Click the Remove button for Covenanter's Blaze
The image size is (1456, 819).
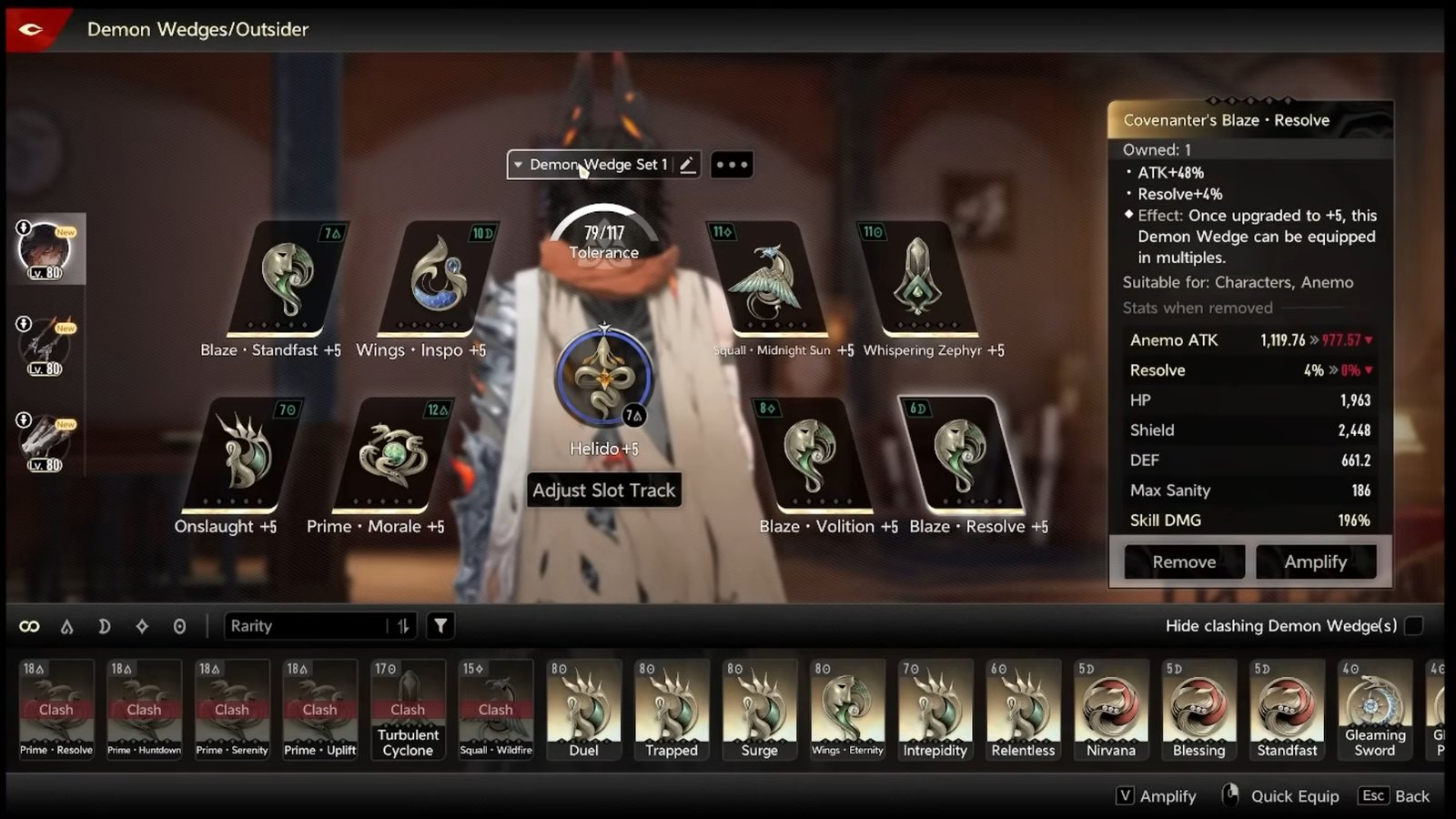pos(1183,561)
